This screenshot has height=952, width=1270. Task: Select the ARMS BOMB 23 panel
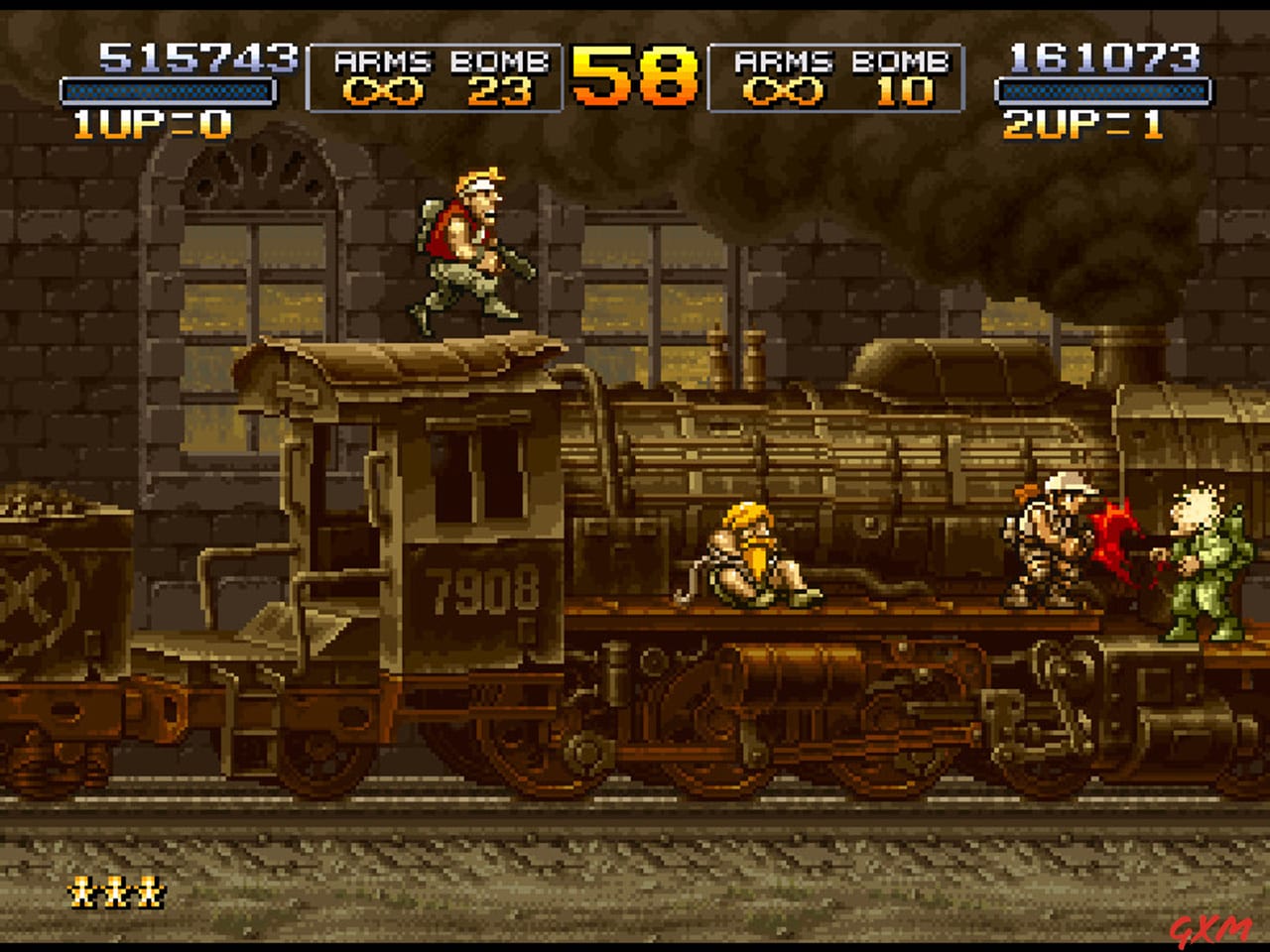[x=437, y=77]
